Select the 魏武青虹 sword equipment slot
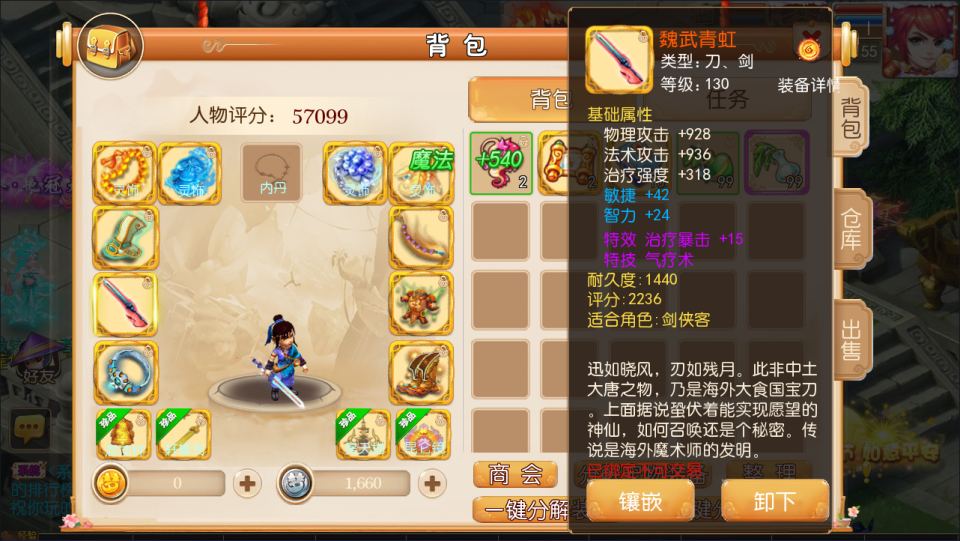The width and height of the screenshot is (960, 541). coord(124,305)
